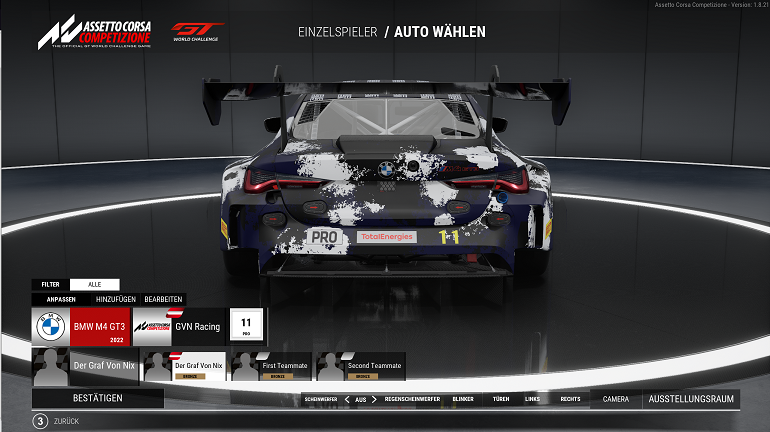
Task: Activate the Rechts right indicator
Action: [570, 399]
